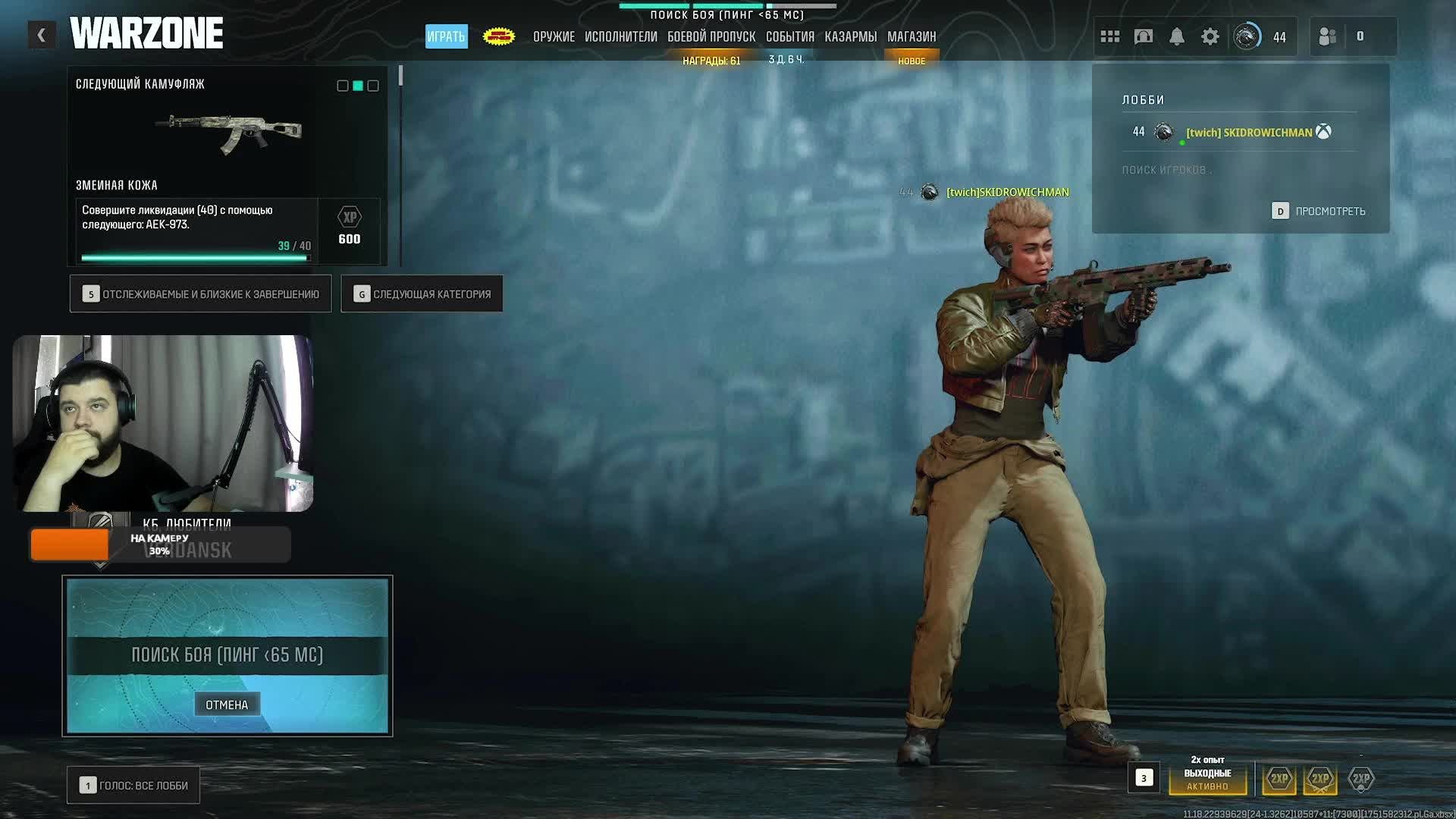Open the ОРУЖИЕ tab
The width and height of the screenshot is (1456, 819).
554,36
